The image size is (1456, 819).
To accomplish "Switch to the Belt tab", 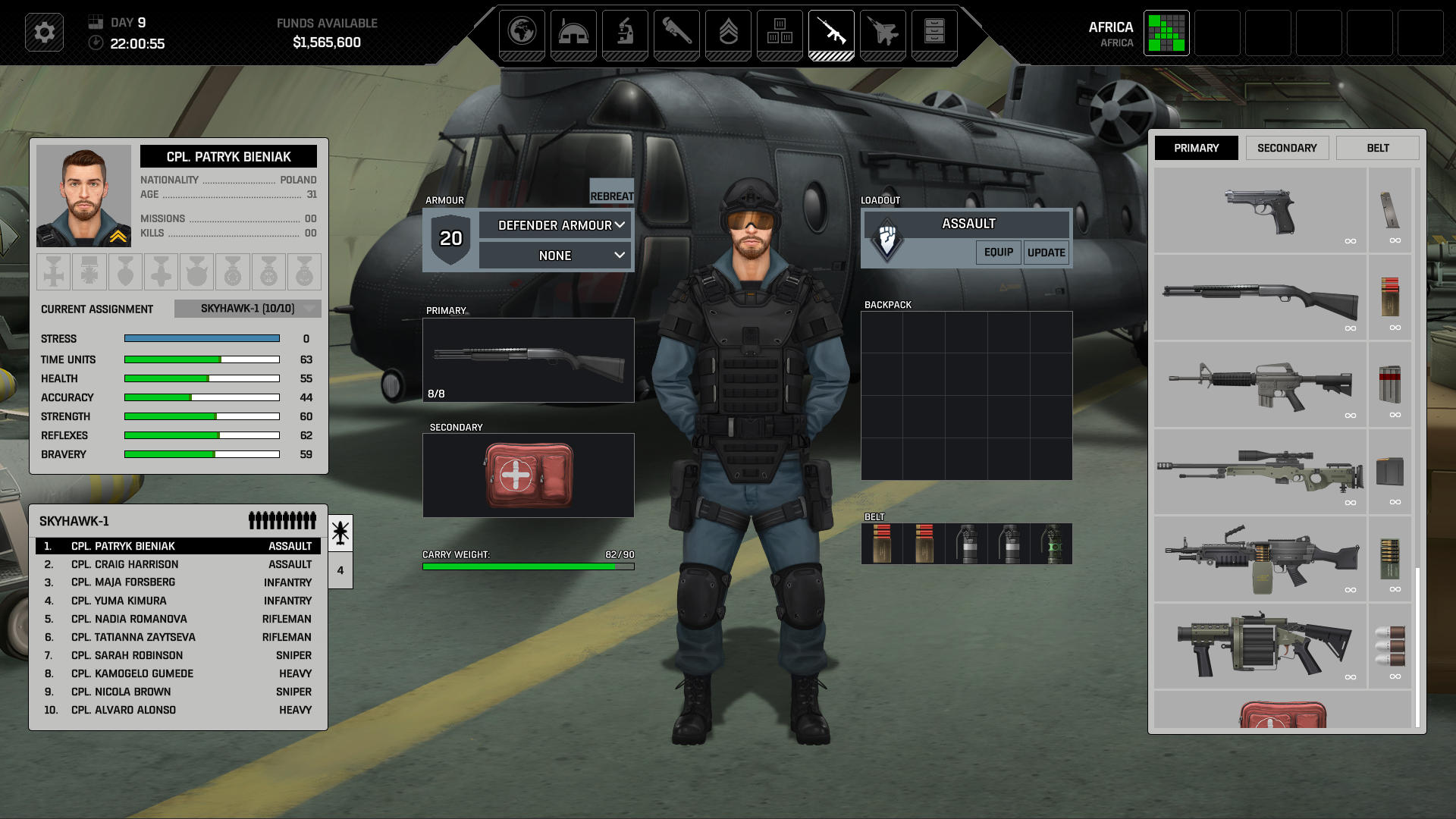I will [x=1377, y=147].
